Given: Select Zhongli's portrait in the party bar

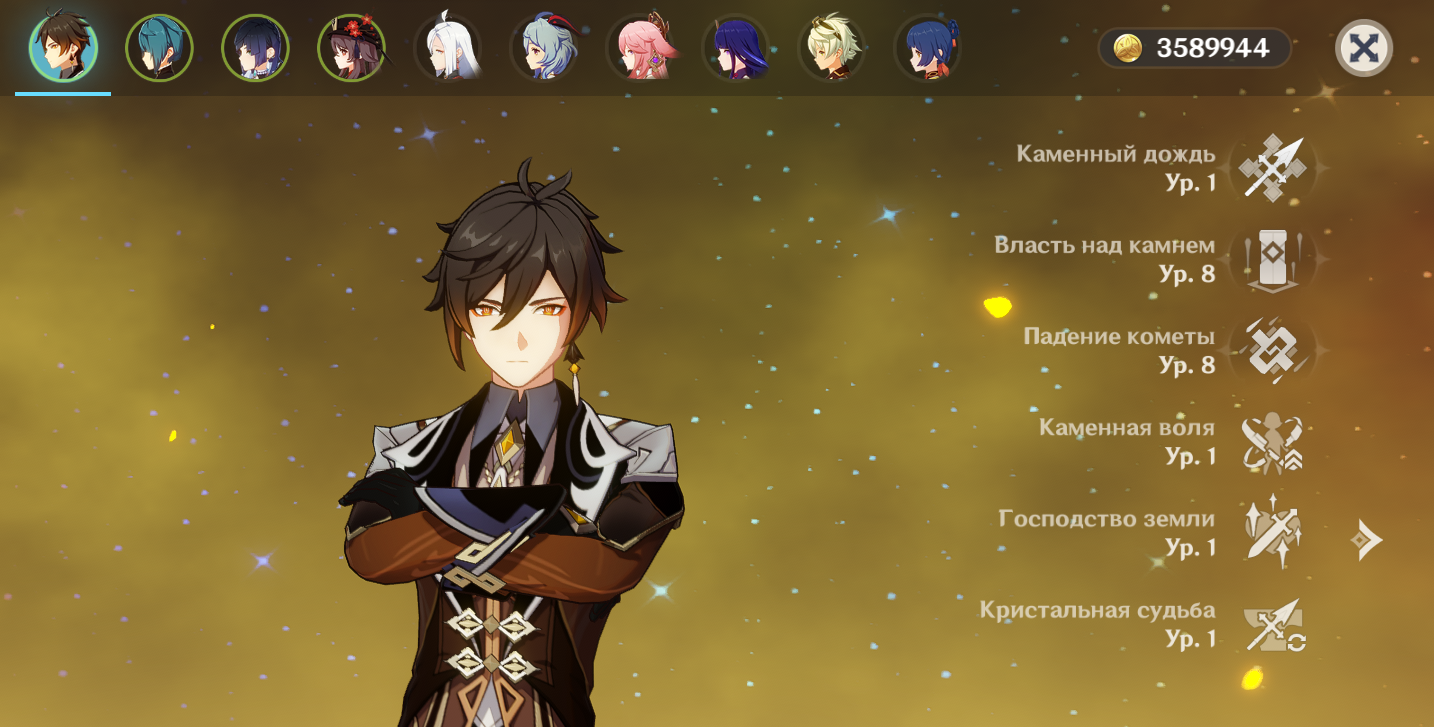Looking at the screenshot, I should click(63, 48).
